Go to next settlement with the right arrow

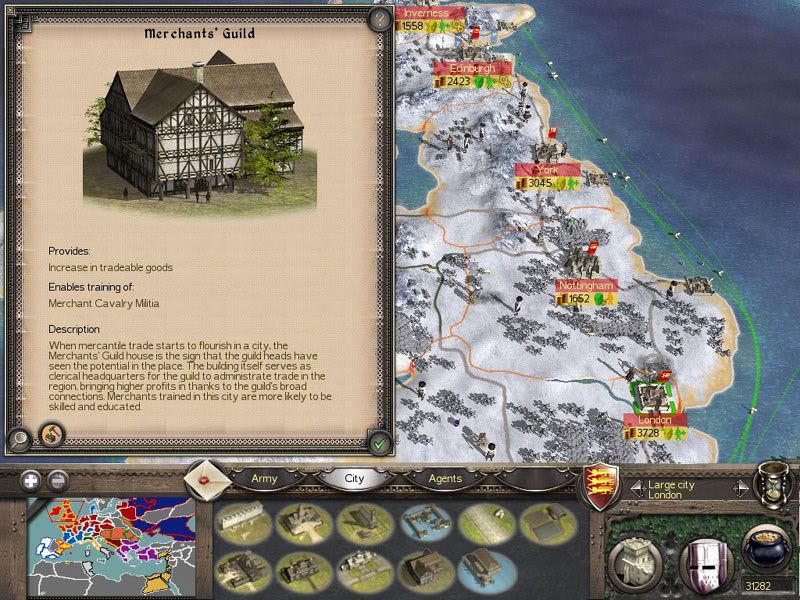coord(740,489)
